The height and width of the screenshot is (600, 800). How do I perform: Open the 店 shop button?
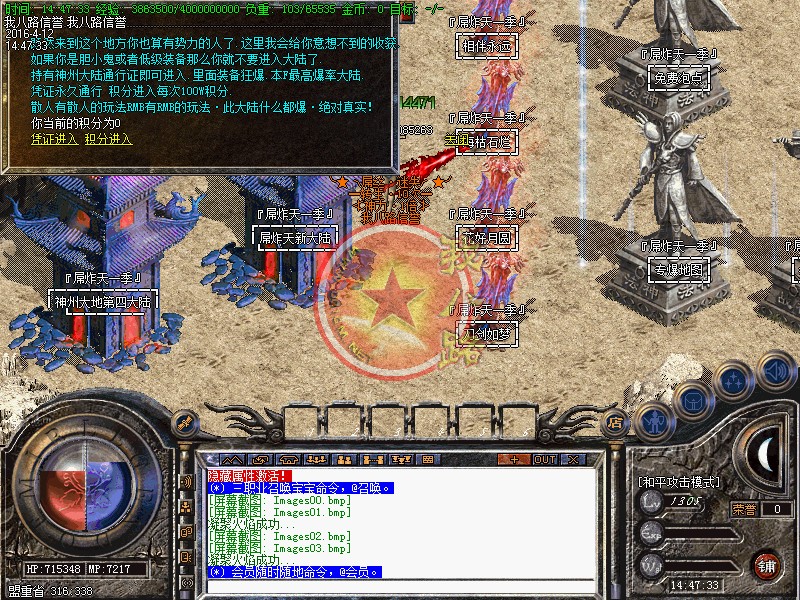tap(615, 422)
